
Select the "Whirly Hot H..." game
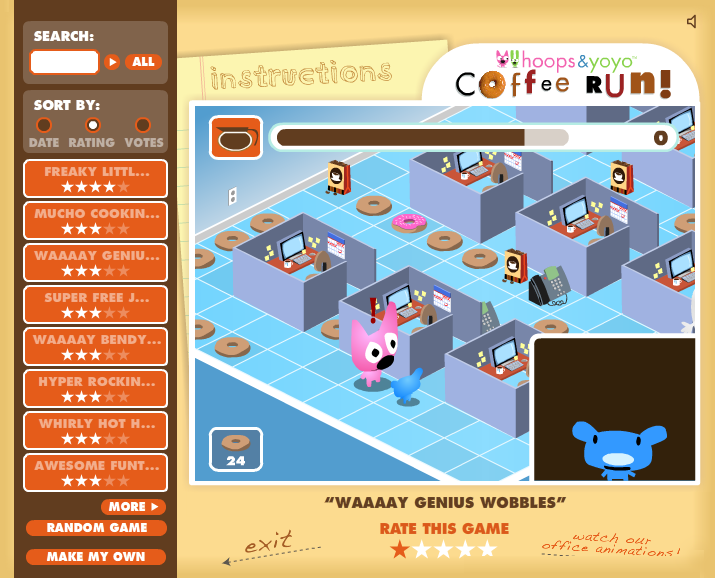[x=96, y=431]
